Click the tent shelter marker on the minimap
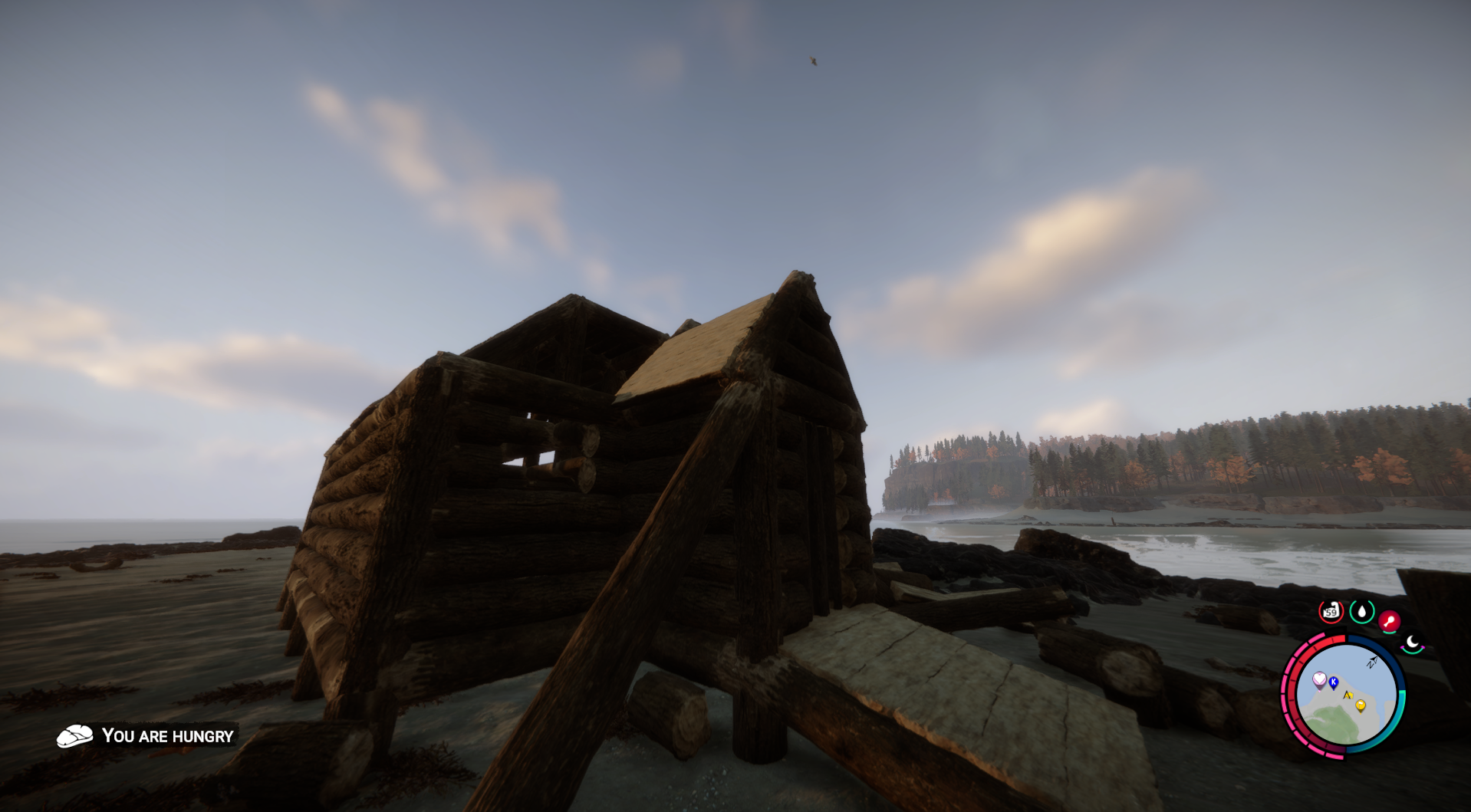This screenshot has width=1471, height=812. click(x=1349, y=695)
